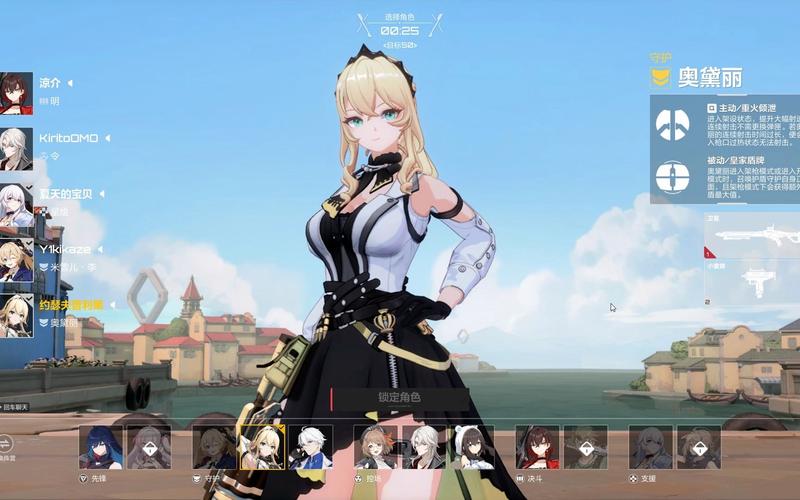Select the orange-haired controller character portrait
The height and width of the screenshot is (500, 800).
point(375,447)
